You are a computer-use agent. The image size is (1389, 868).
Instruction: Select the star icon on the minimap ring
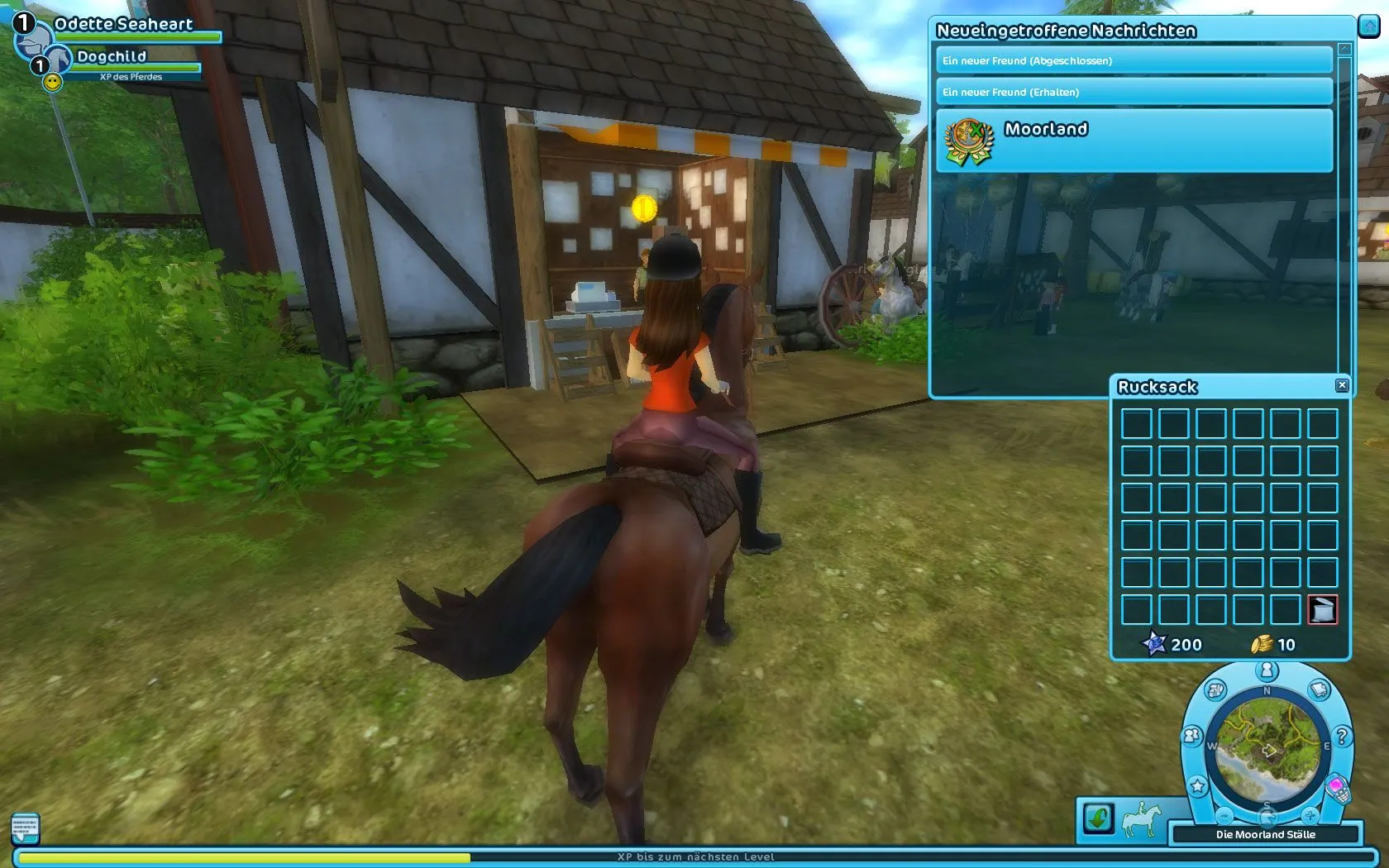[1198, 785]
